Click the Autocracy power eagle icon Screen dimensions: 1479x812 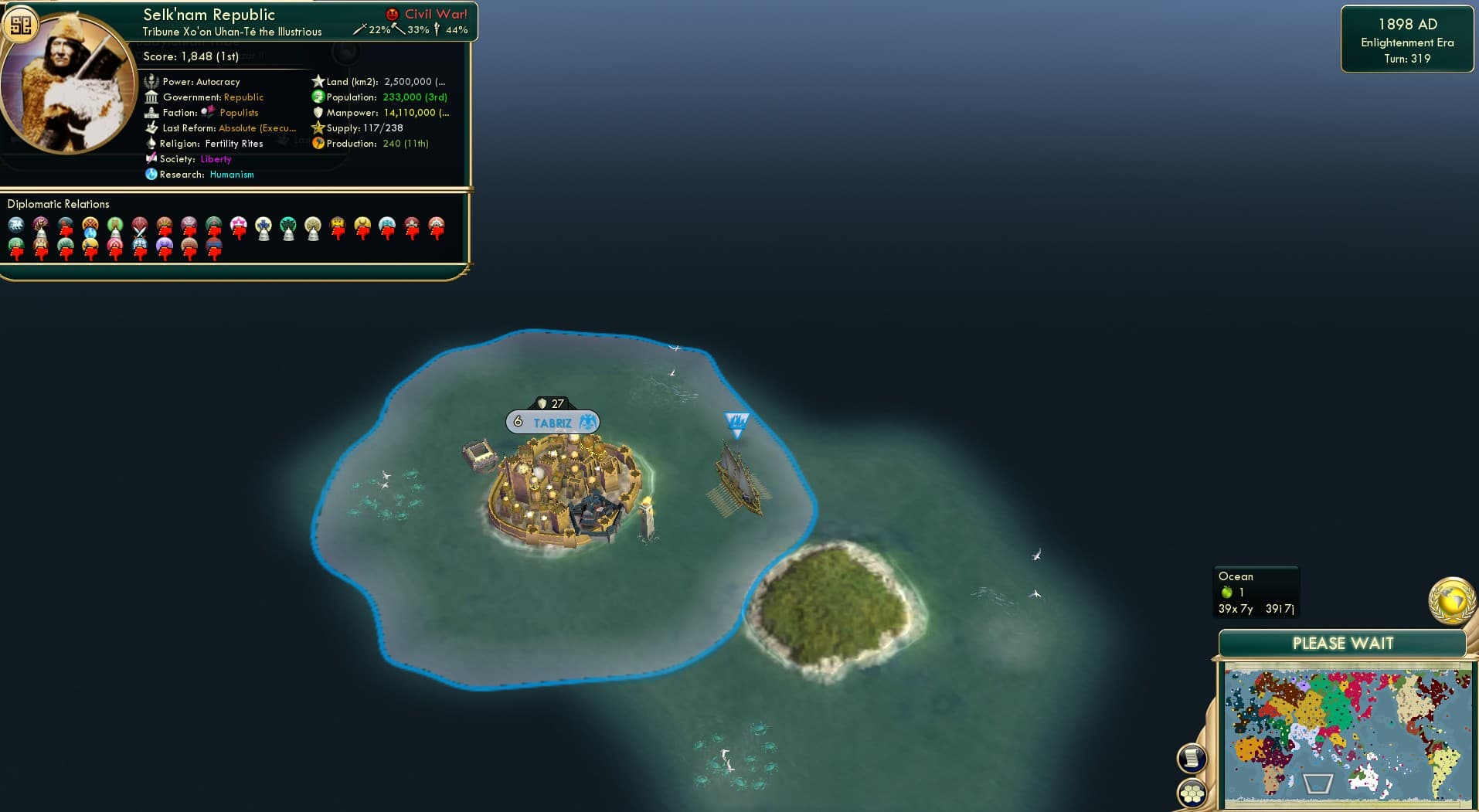pos(153,82)
